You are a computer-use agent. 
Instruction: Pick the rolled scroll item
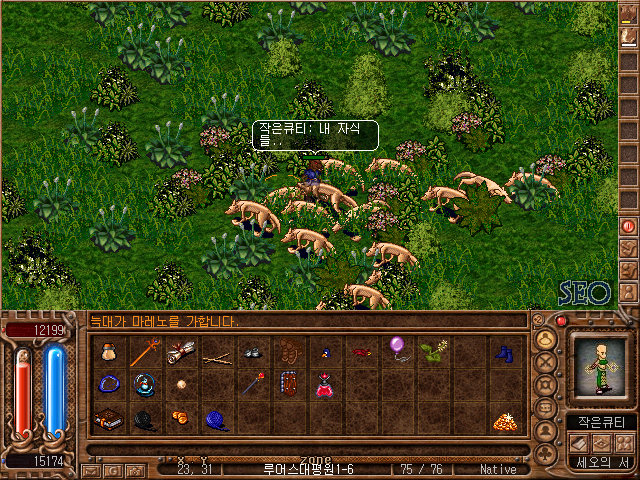[x=182, y=352]
